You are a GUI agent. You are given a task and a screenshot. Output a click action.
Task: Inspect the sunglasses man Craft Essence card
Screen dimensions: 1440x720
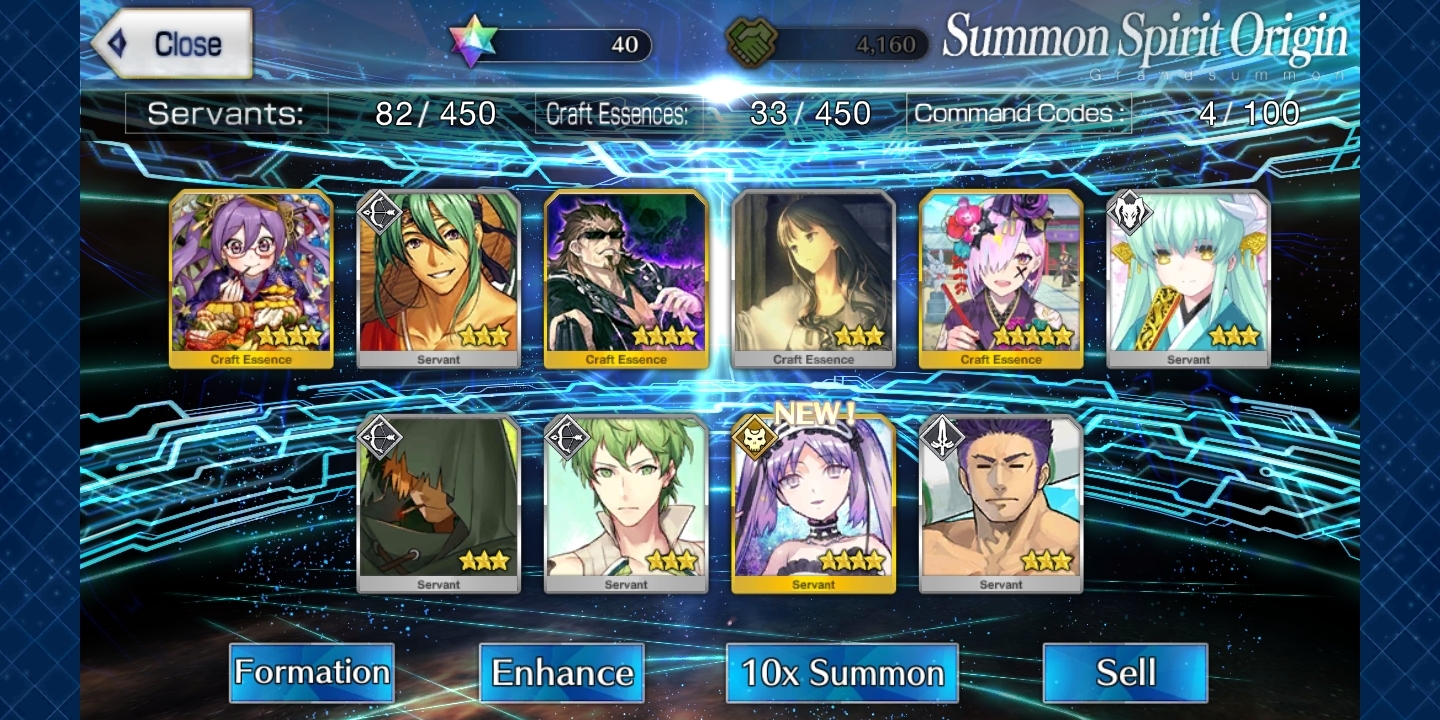click(x=626, y=279)
